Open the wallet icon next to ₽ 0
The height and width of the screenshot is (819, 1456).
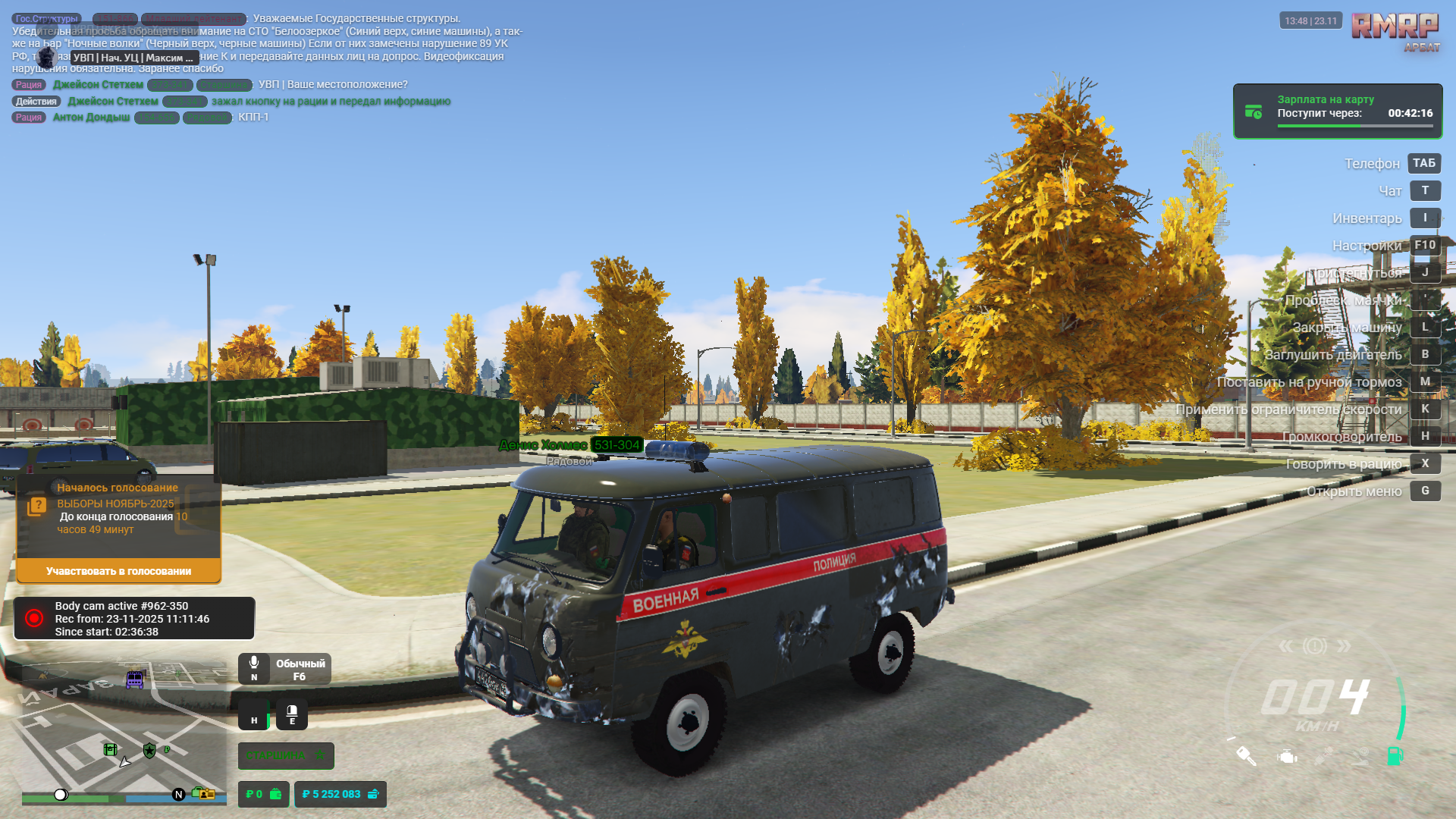click(x=276, y=794)
